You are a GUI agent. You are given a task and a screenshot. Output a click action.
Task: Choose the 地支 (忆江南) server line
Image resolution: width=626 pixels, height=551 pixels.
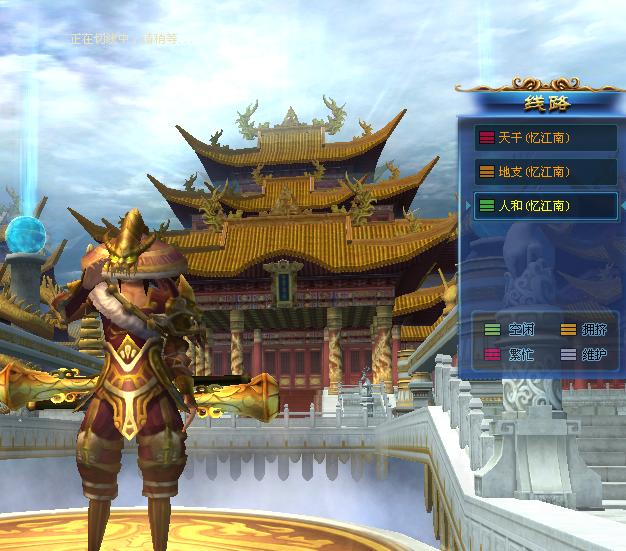[x=545, y=172]
